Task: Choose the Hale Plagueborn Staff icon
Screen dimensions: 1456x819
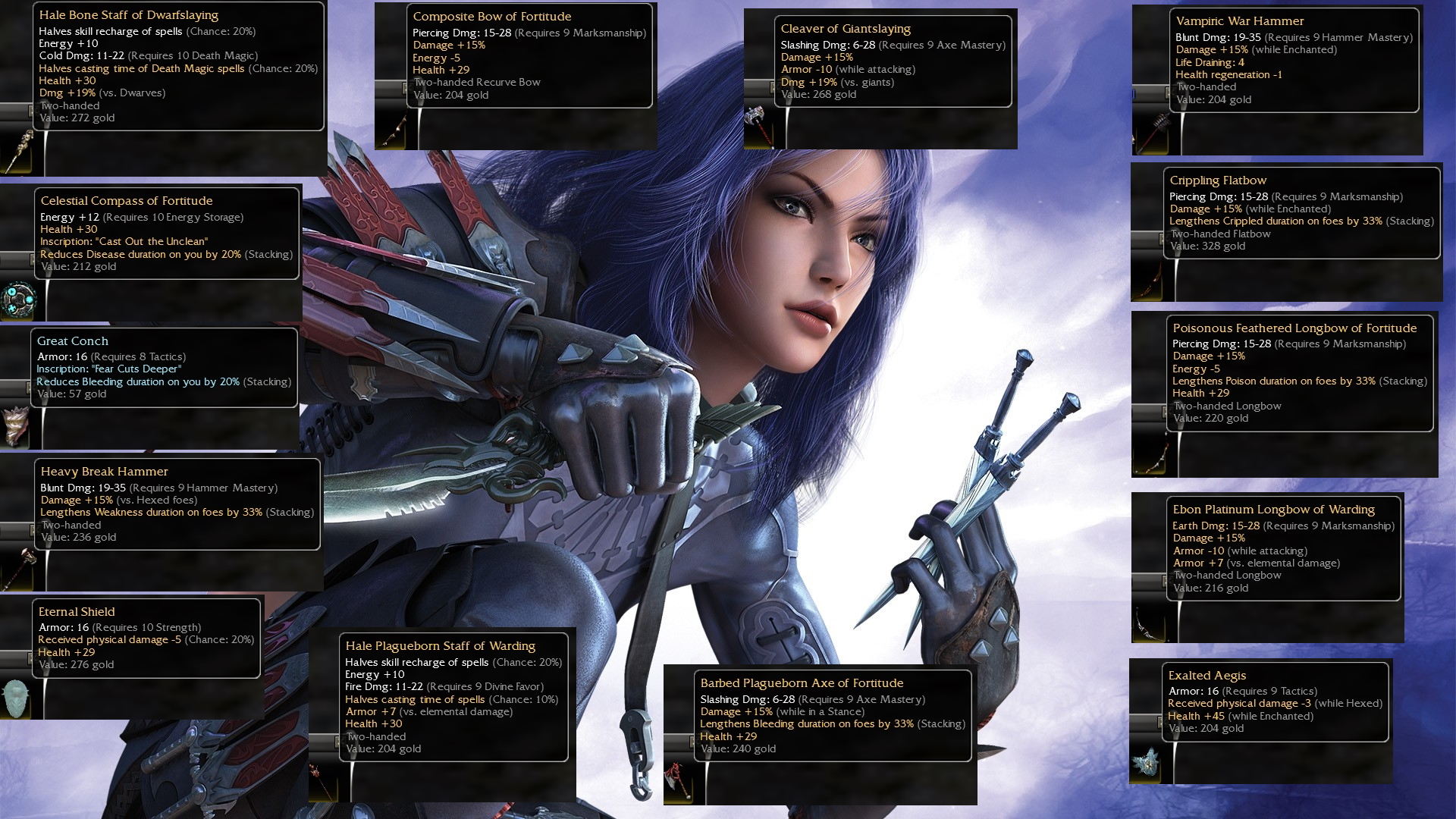Action: [325, 781]
